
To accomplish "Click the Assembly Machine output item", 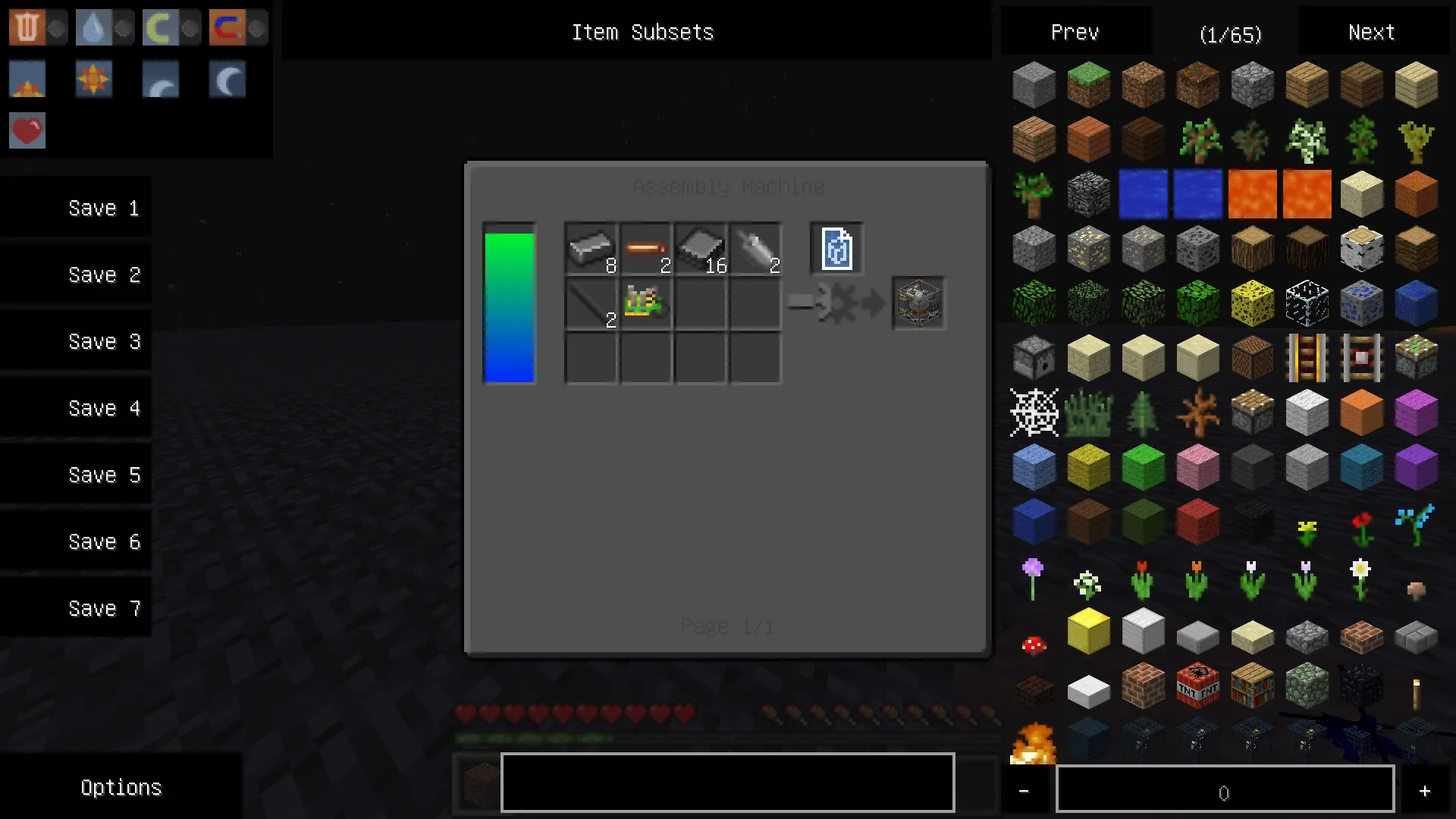I will 918,304.
